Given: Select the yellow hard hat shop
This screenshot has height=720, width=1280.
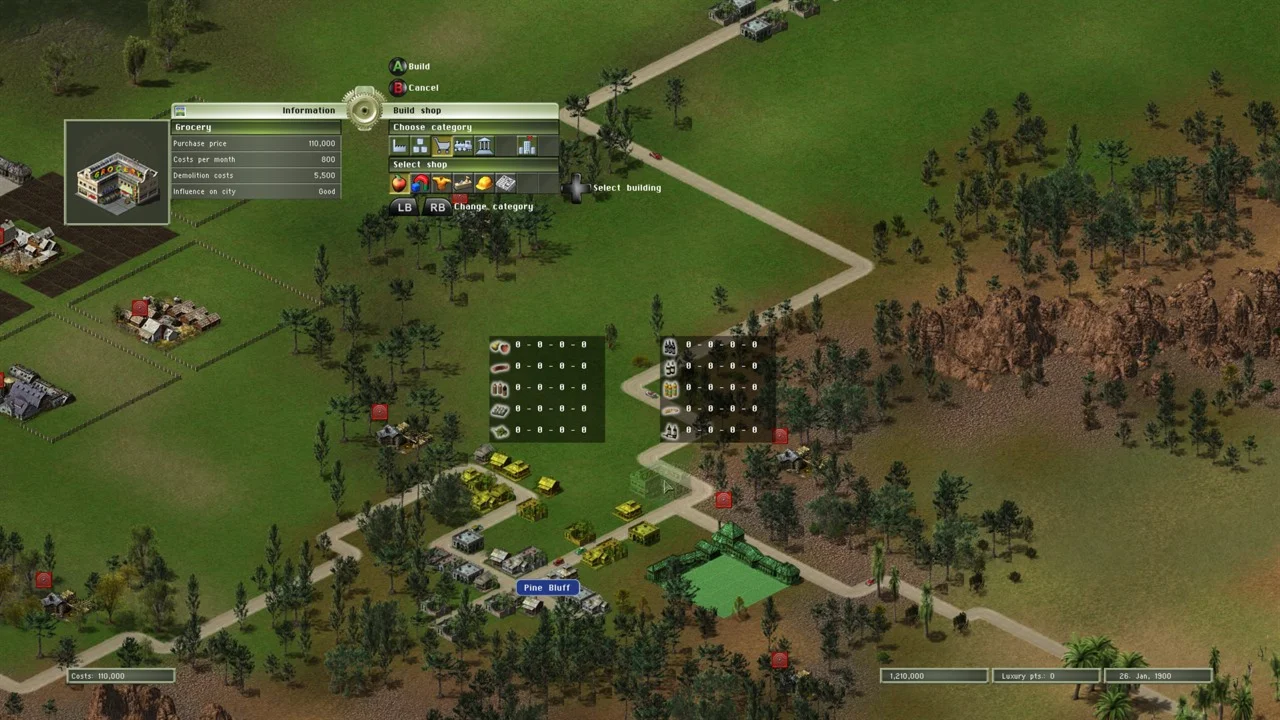Looking at the screenshot, I should point(483,183).
